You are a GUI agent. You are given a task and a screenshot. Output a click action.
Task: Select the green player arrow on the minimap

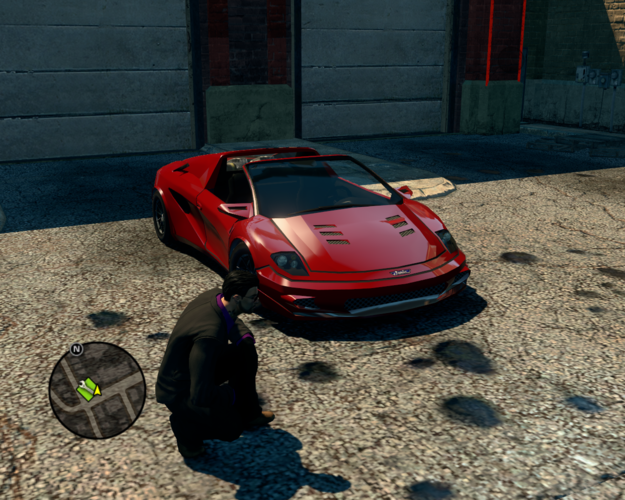pos(89,388)
